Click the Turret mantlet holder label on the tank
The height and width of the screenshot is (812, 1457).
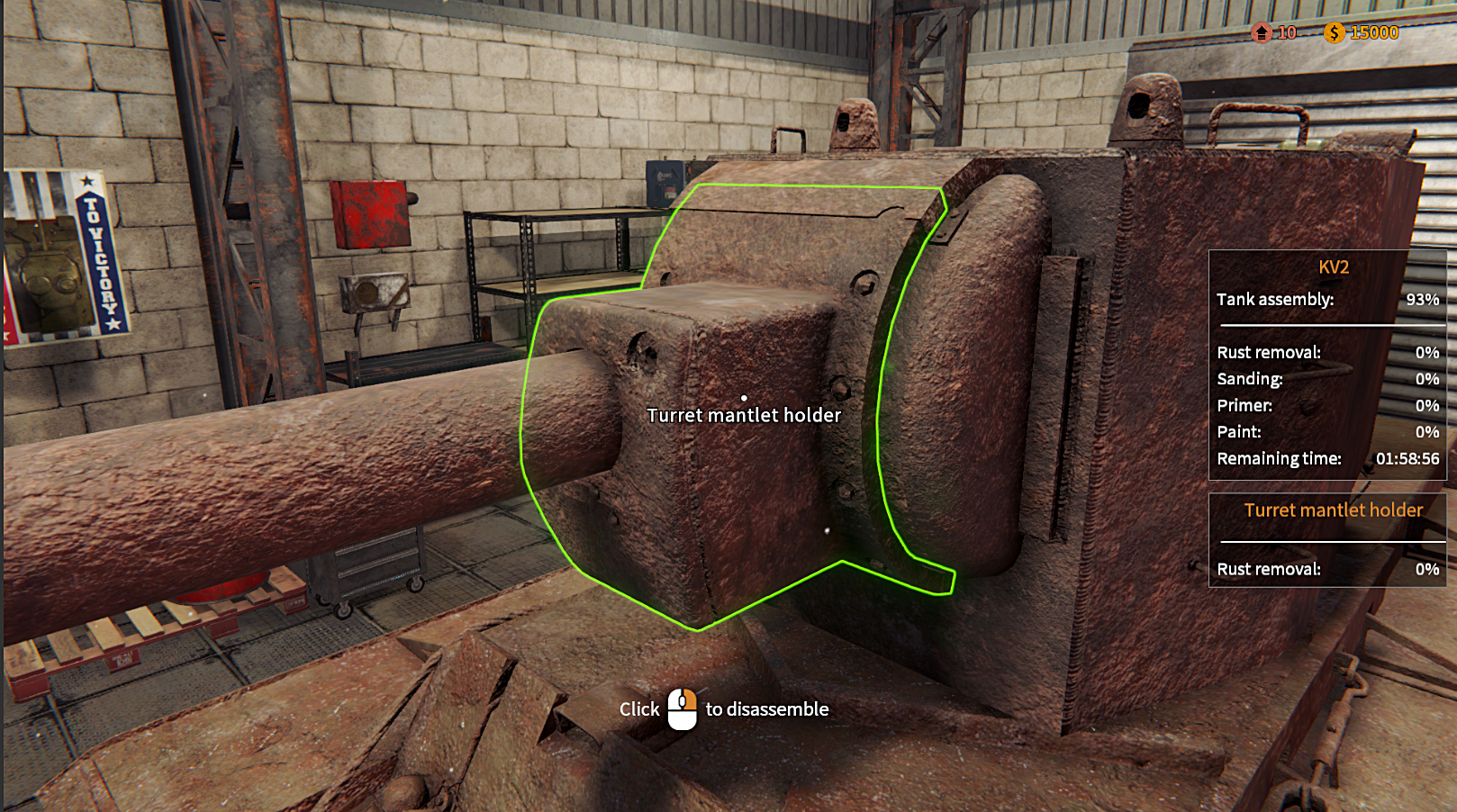point(744,415)
